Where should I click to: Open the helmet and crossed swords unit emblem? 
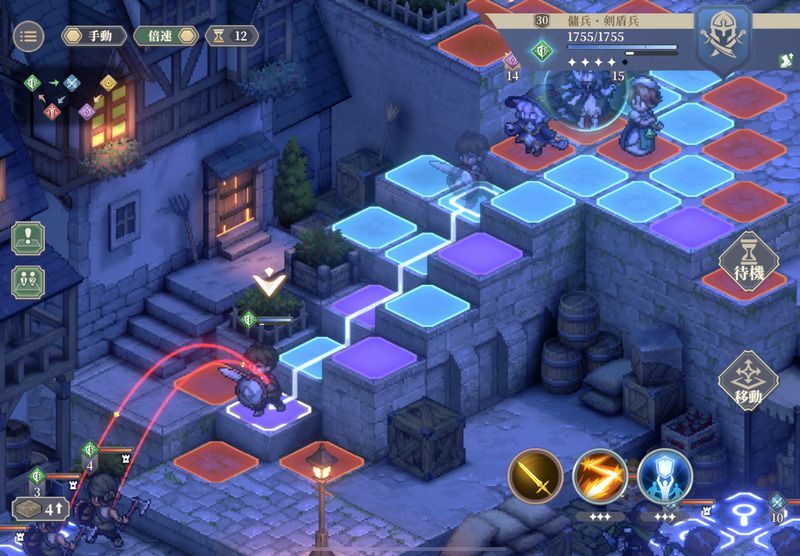point(723,35)
